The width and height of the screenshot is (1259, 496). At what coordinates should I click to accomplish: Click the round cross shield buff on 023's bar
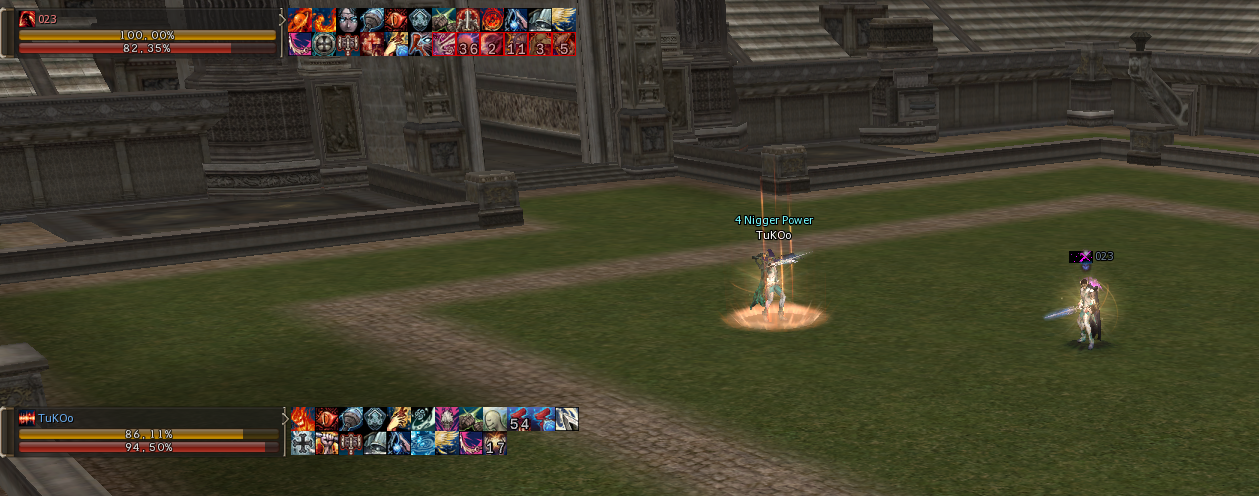point(324,45)
